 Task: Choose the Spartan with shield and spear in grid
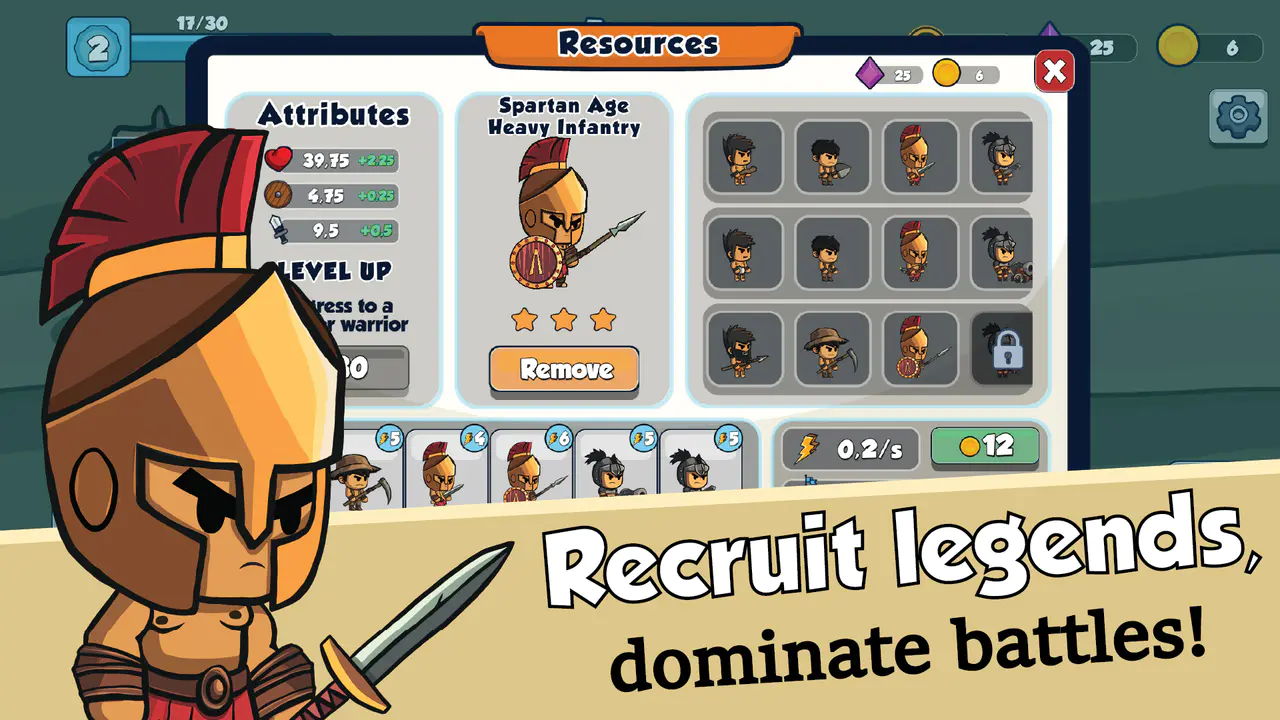click(x=919, y=348)
